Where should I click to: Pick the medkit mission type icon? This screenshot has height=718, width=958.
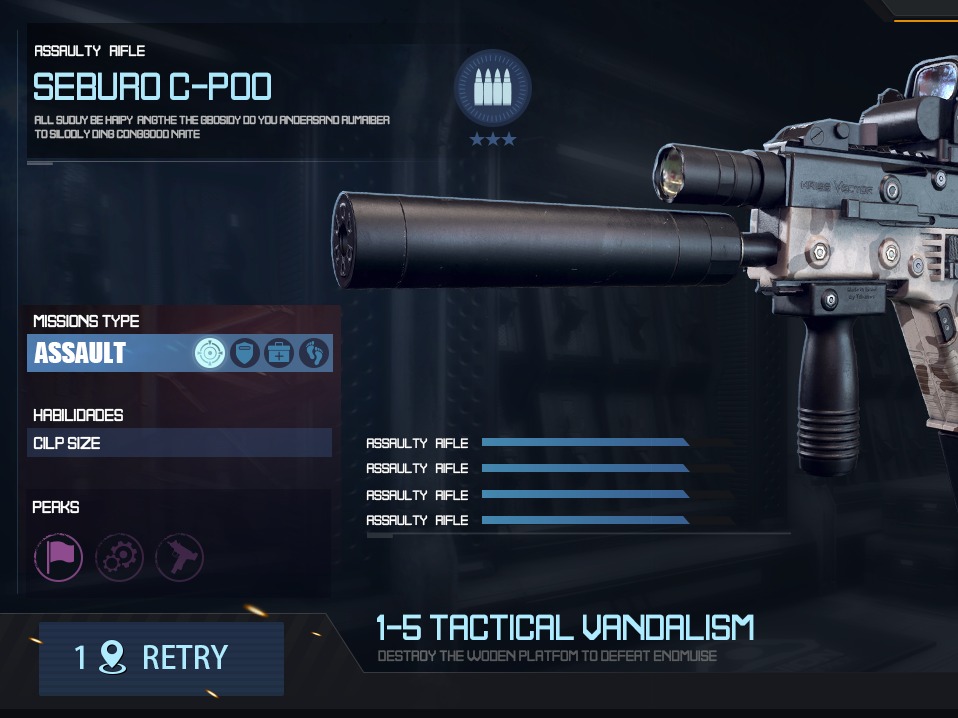[x=279, y=353]
